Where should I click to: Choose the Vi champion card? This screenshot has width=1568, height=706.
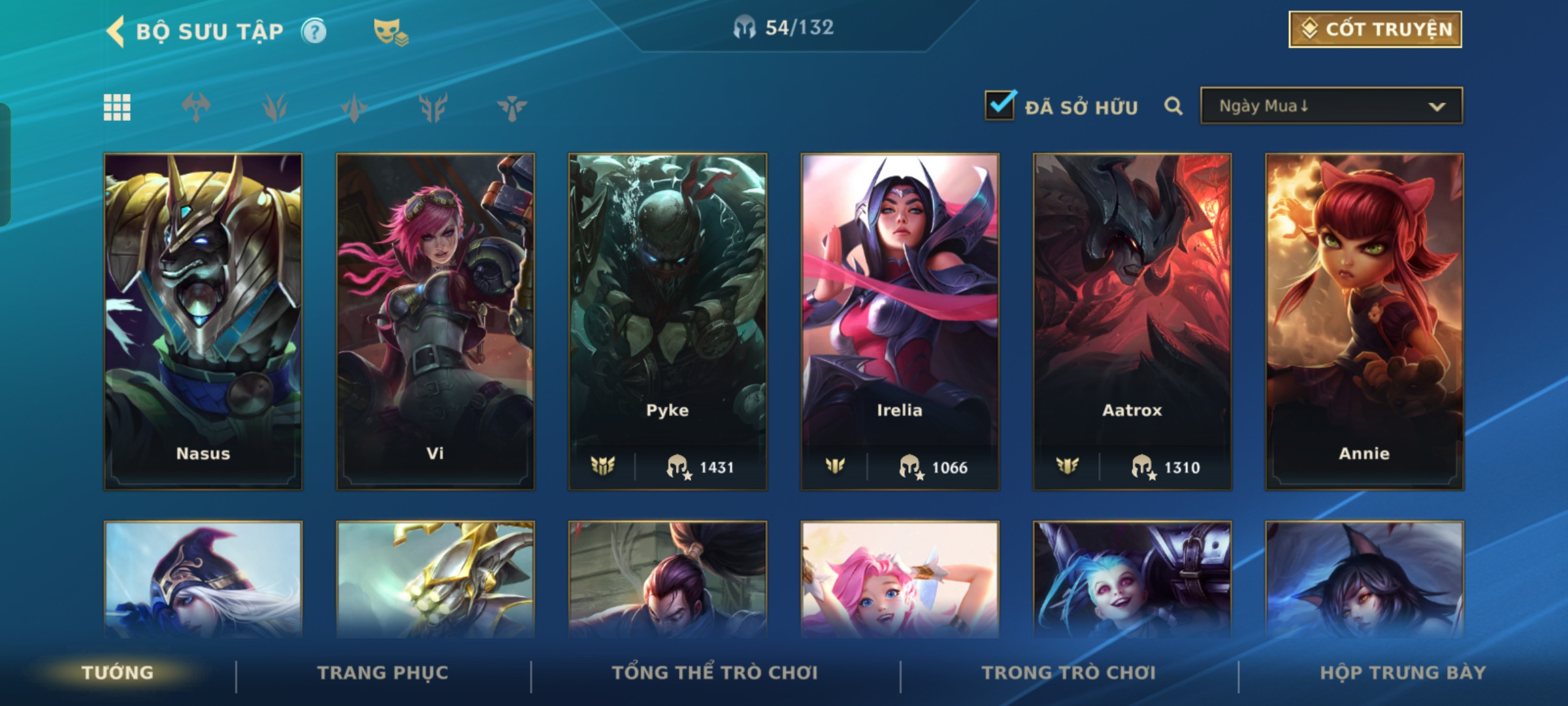tap(435, 322)
